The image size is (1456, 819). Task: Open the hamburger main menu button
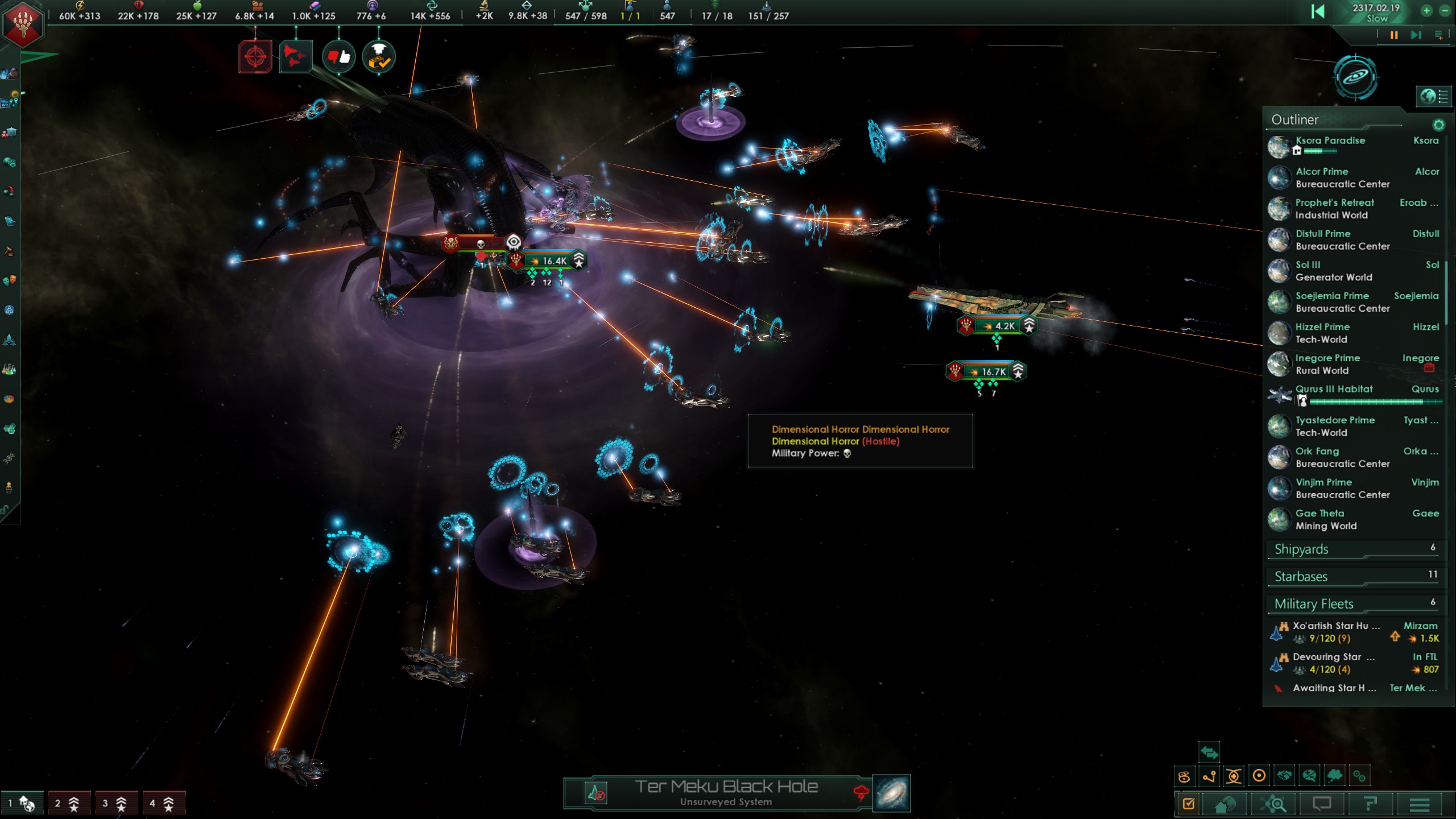[x=1420, y=804]
